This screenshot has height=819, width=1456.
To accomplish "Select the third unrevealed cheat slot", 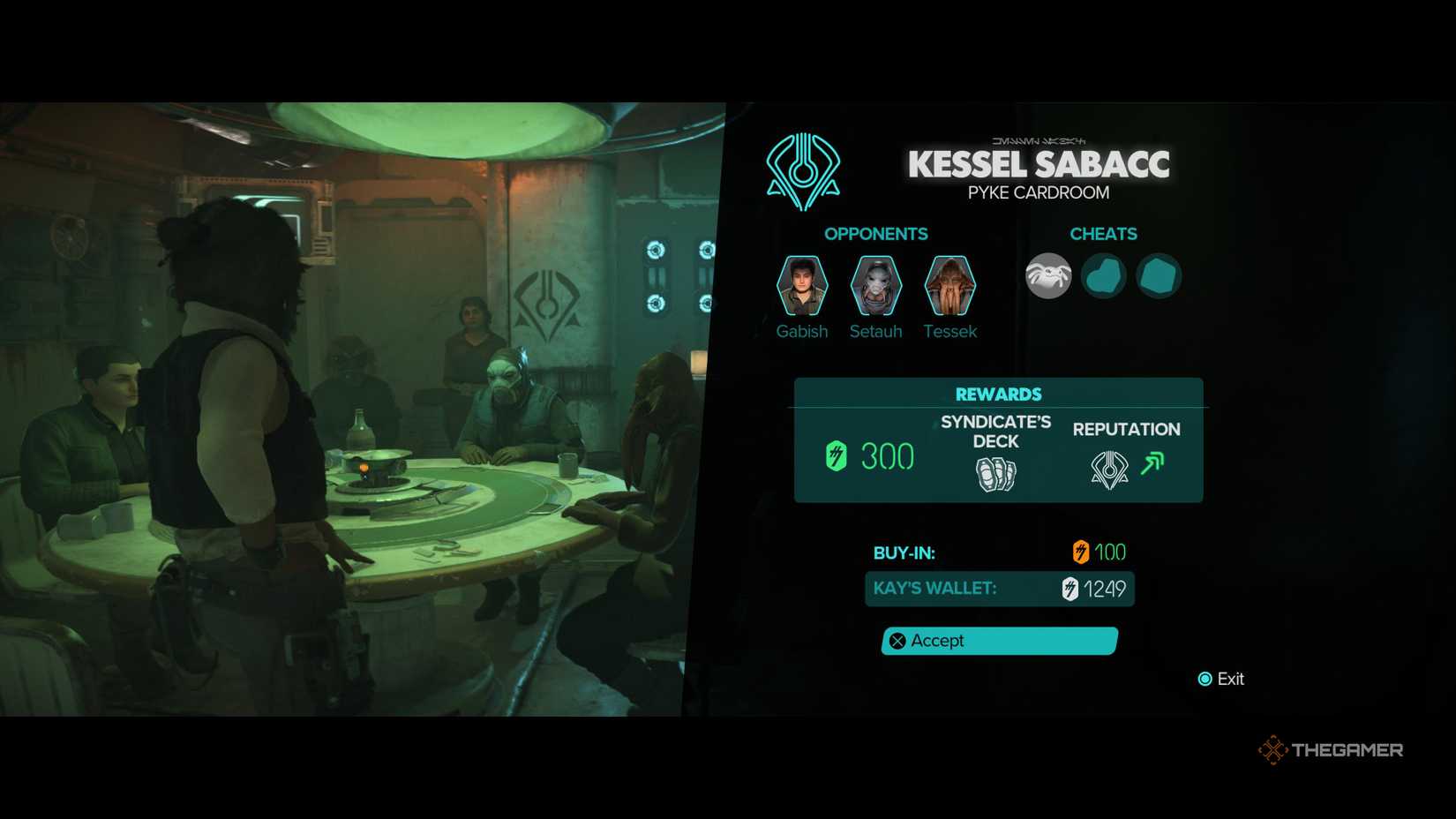I will pos(1159,275).
